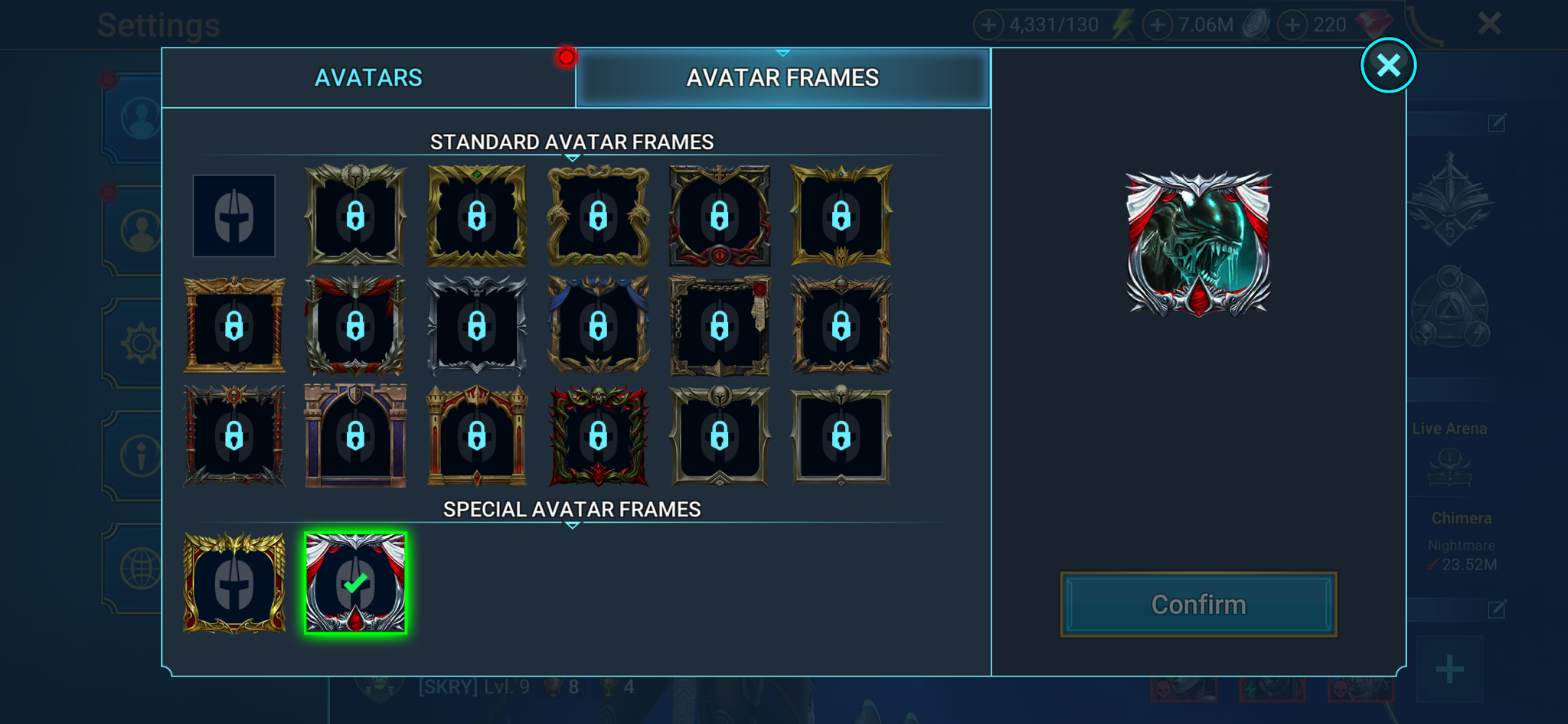Toggle the checked silver special frame selection

tap(355, 584)
